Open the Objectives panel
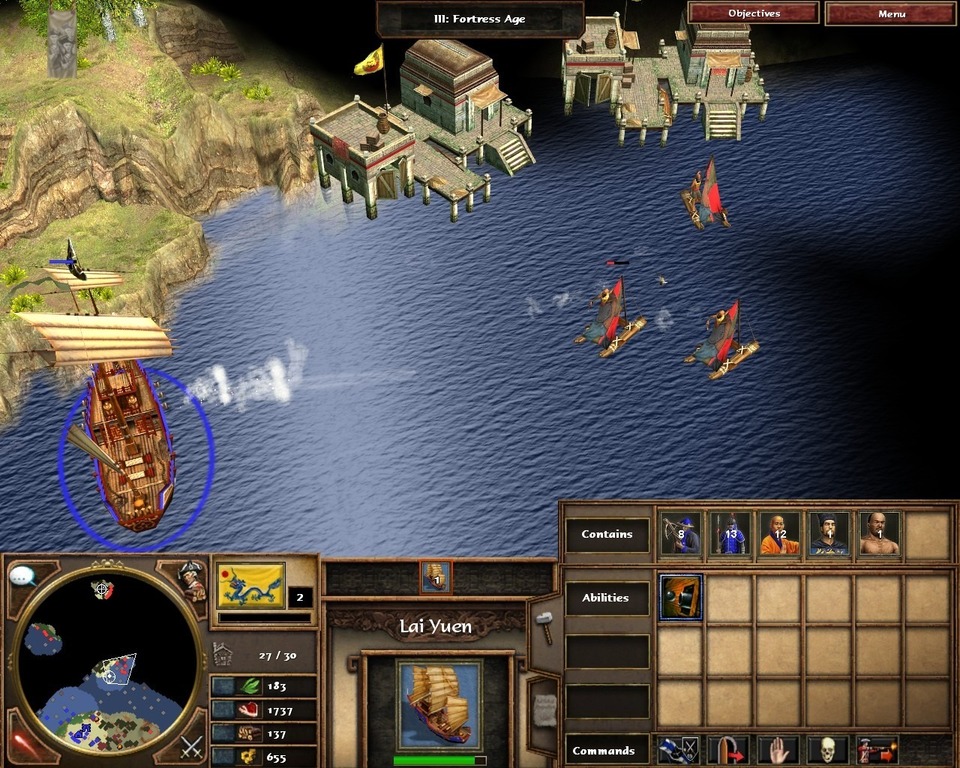This screenshot has height=768, width=960. tap(753, 14)
